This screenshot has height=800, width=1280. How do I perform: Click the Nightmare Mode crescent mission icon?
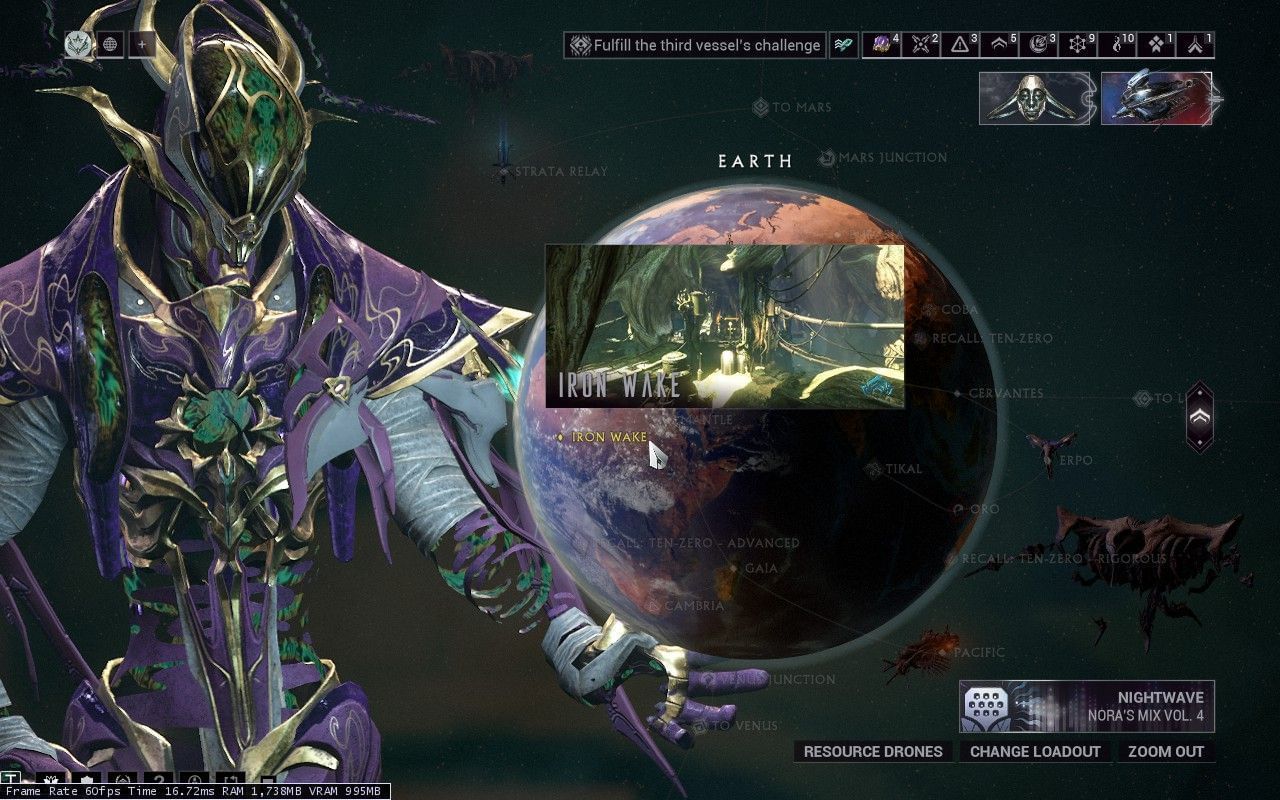1038,45
